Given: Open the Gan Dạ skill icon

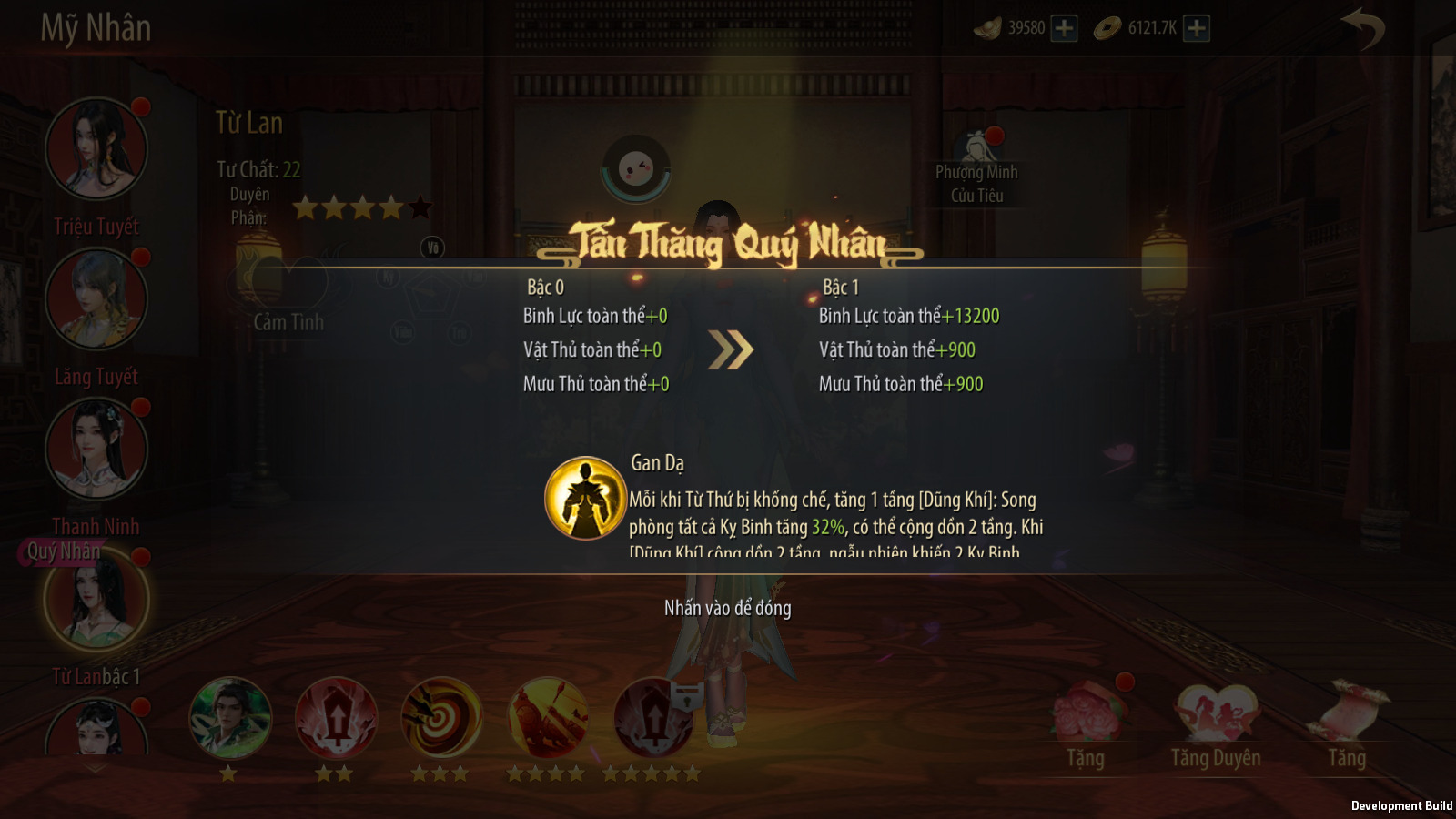Looking at the screenshot, I should click(585, 498).
